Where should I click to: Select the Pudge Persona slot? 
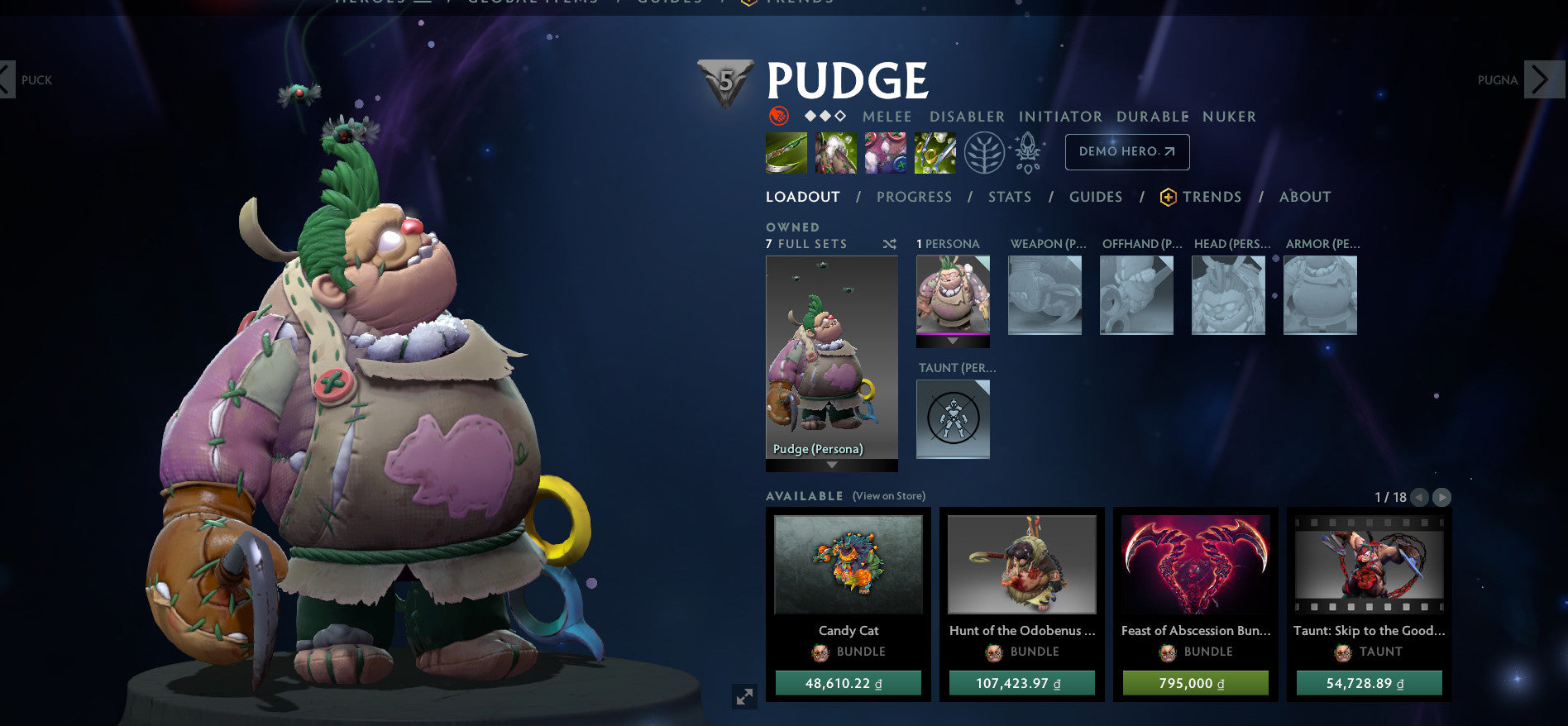[831, 356]
